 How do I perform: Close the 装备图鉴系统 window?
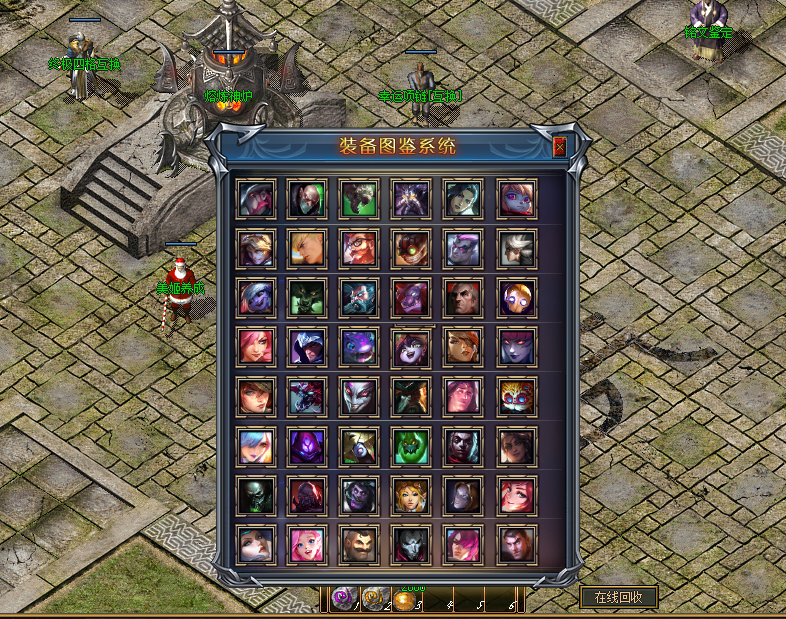559,147
